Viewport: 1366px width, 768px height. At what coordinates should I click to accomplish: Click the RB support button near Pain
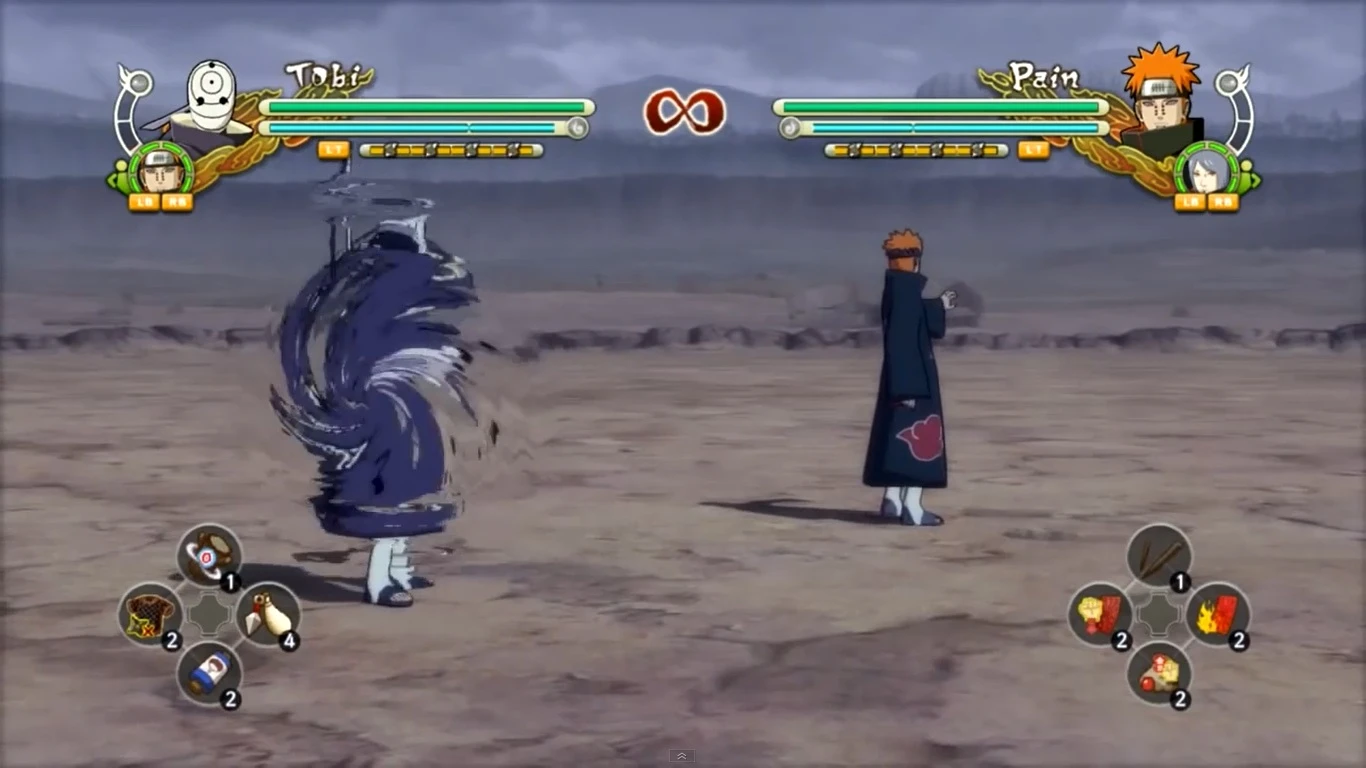click(1221, 202)
